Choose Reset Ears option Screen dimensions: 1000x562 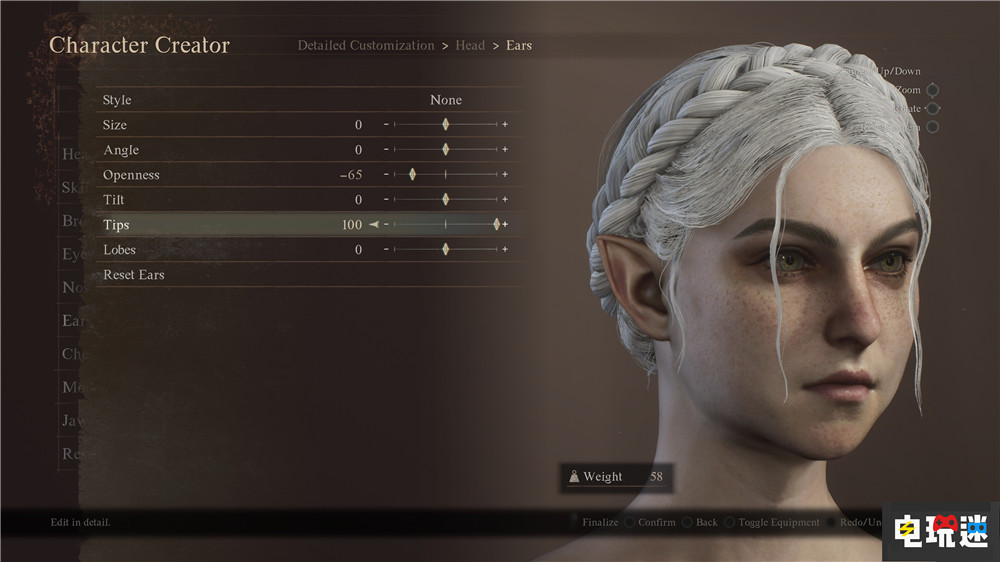click(x=134, y=275)
